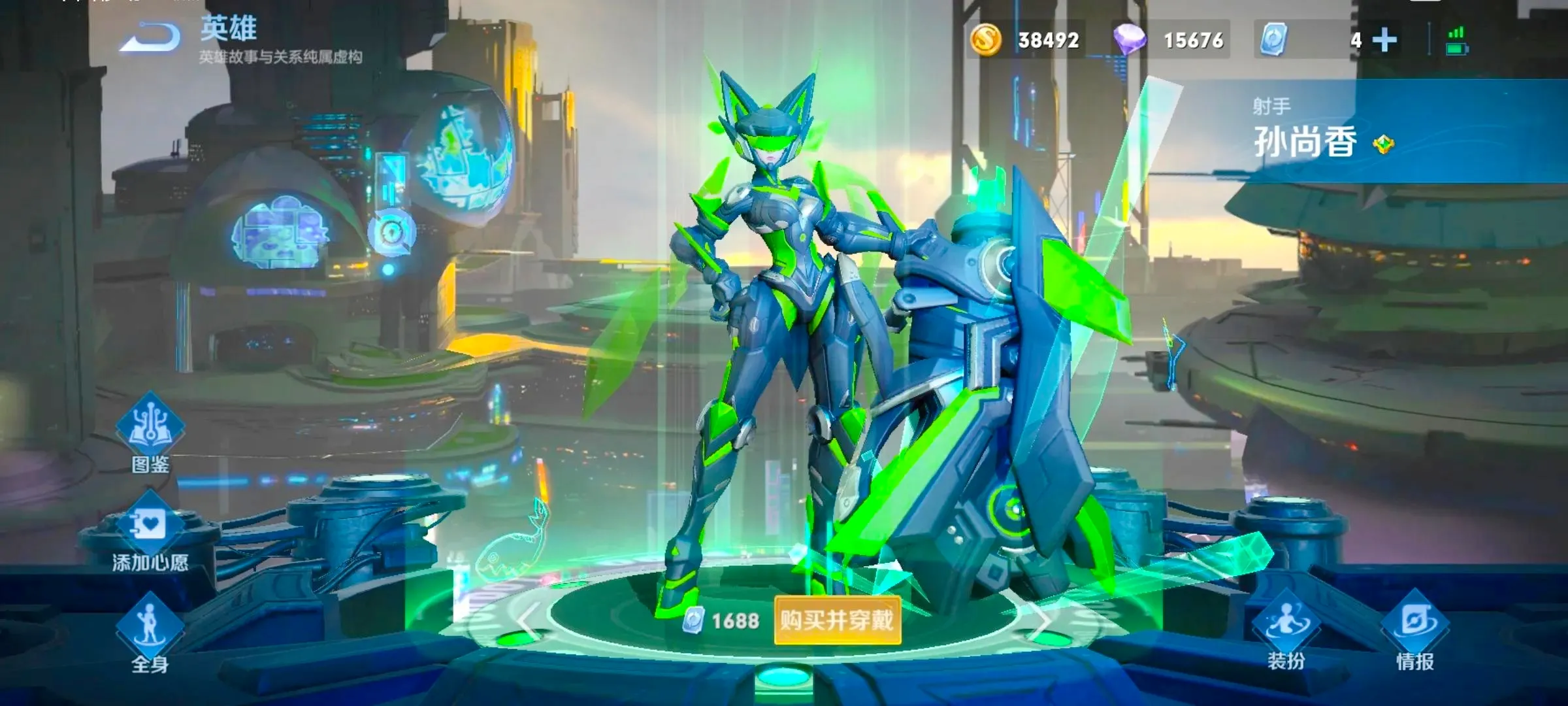Tap the gold coin currency icon
This screenshot has width=1568, height=706.
[985, 41]
